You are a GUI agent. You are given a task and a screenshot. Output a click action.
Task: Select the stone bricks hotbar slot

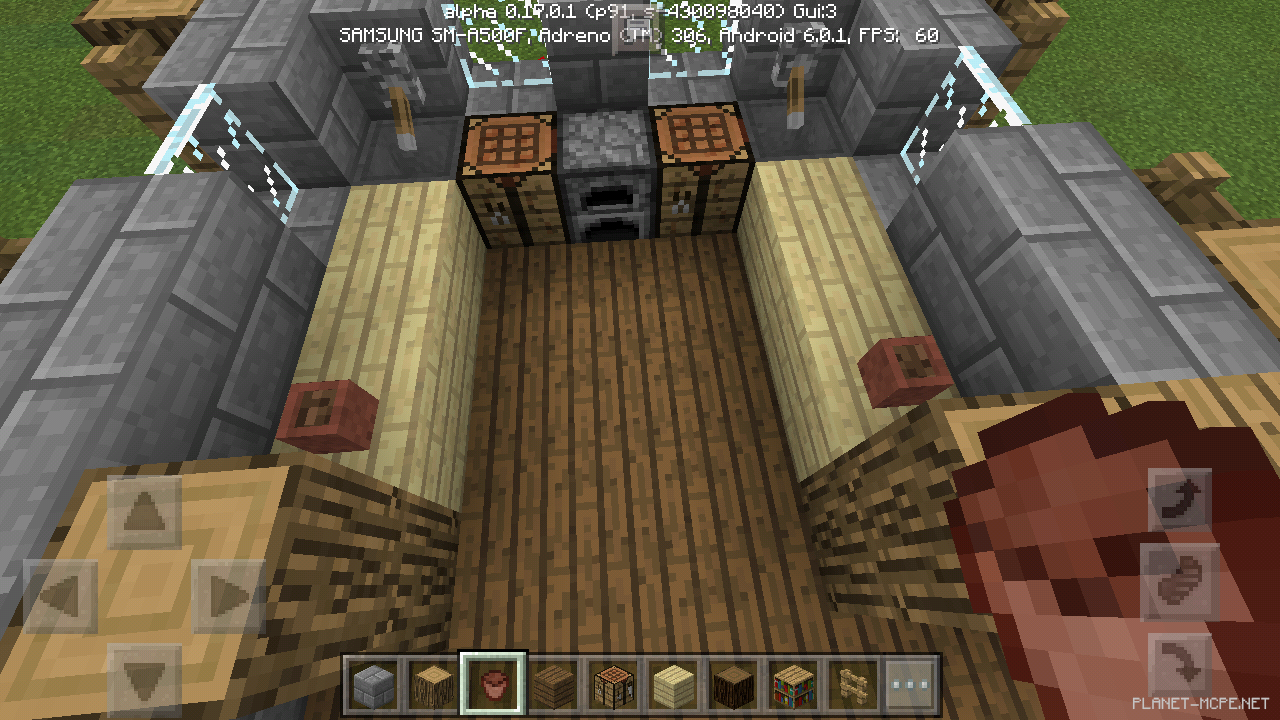371,685
